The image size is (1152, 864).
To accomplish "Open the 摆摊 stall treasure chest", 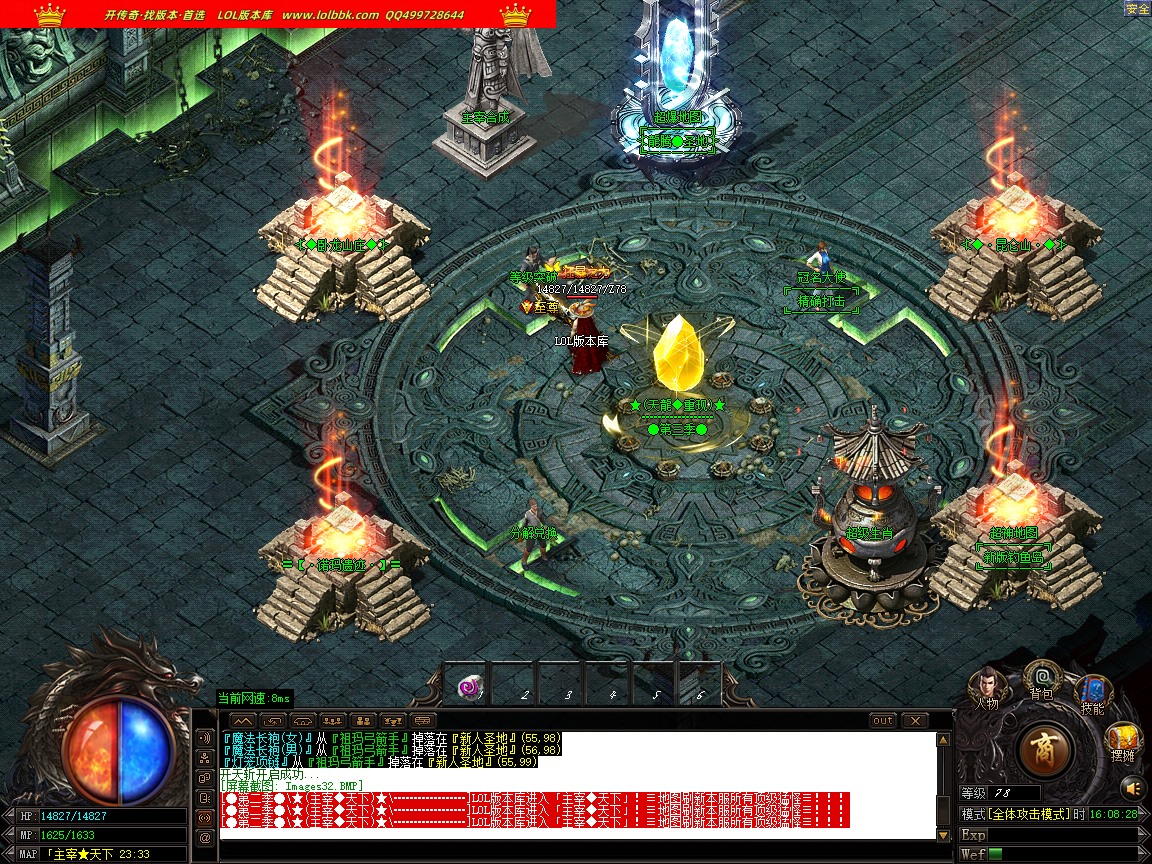I will click(x=1123, y=742).
